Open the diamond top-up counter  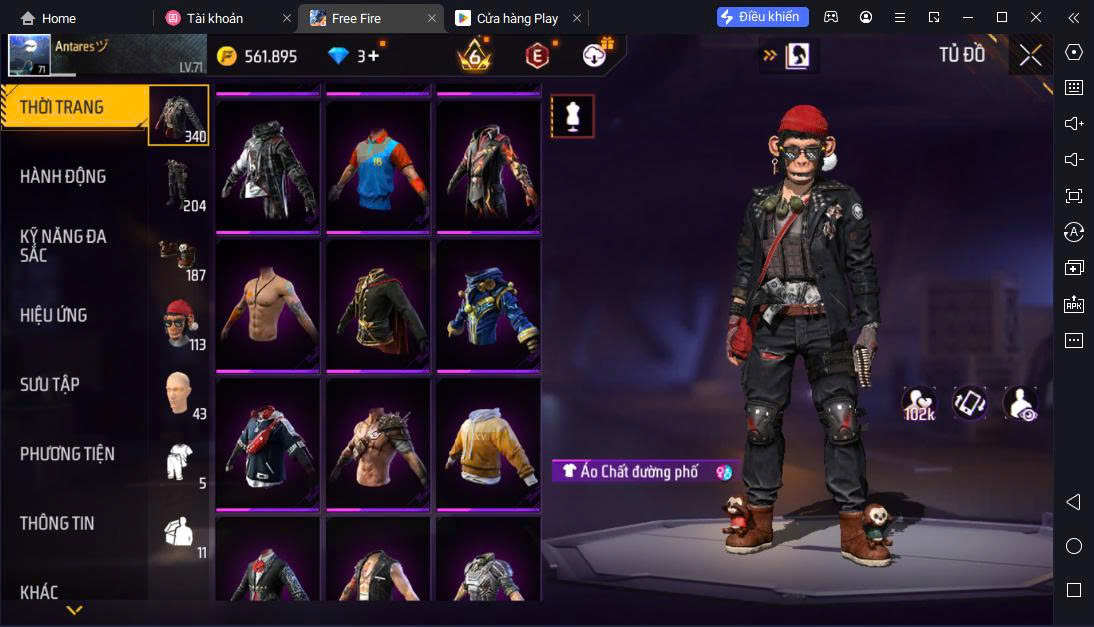pyautogui.click(x=355, y=56)
